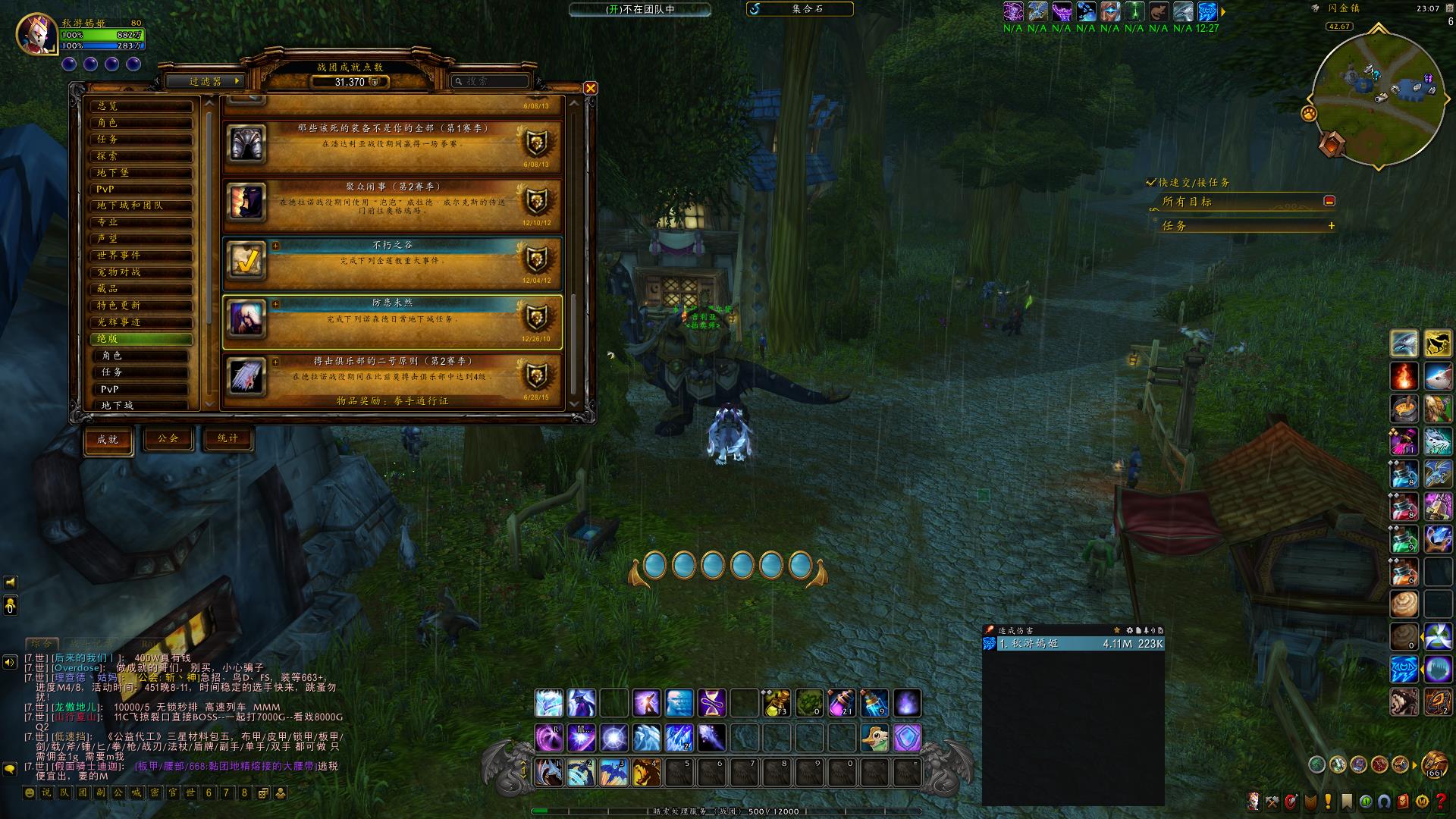Screen dimensions: 1456x819
Task: Switch to the 统计 tab
Action: 227,438
